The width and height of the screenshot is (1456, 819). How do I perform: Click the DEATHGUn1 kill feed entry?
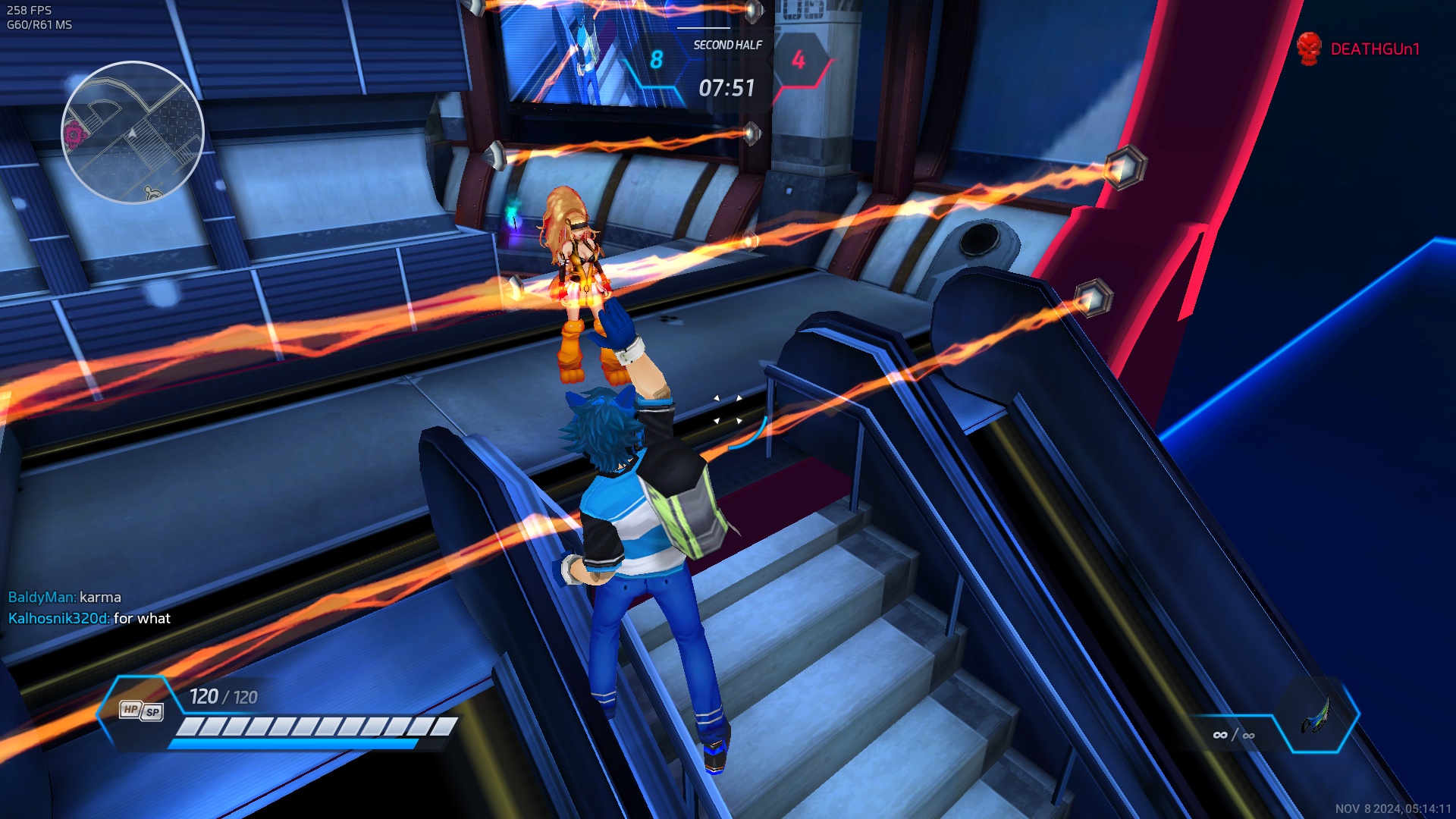pos(1359,49)
